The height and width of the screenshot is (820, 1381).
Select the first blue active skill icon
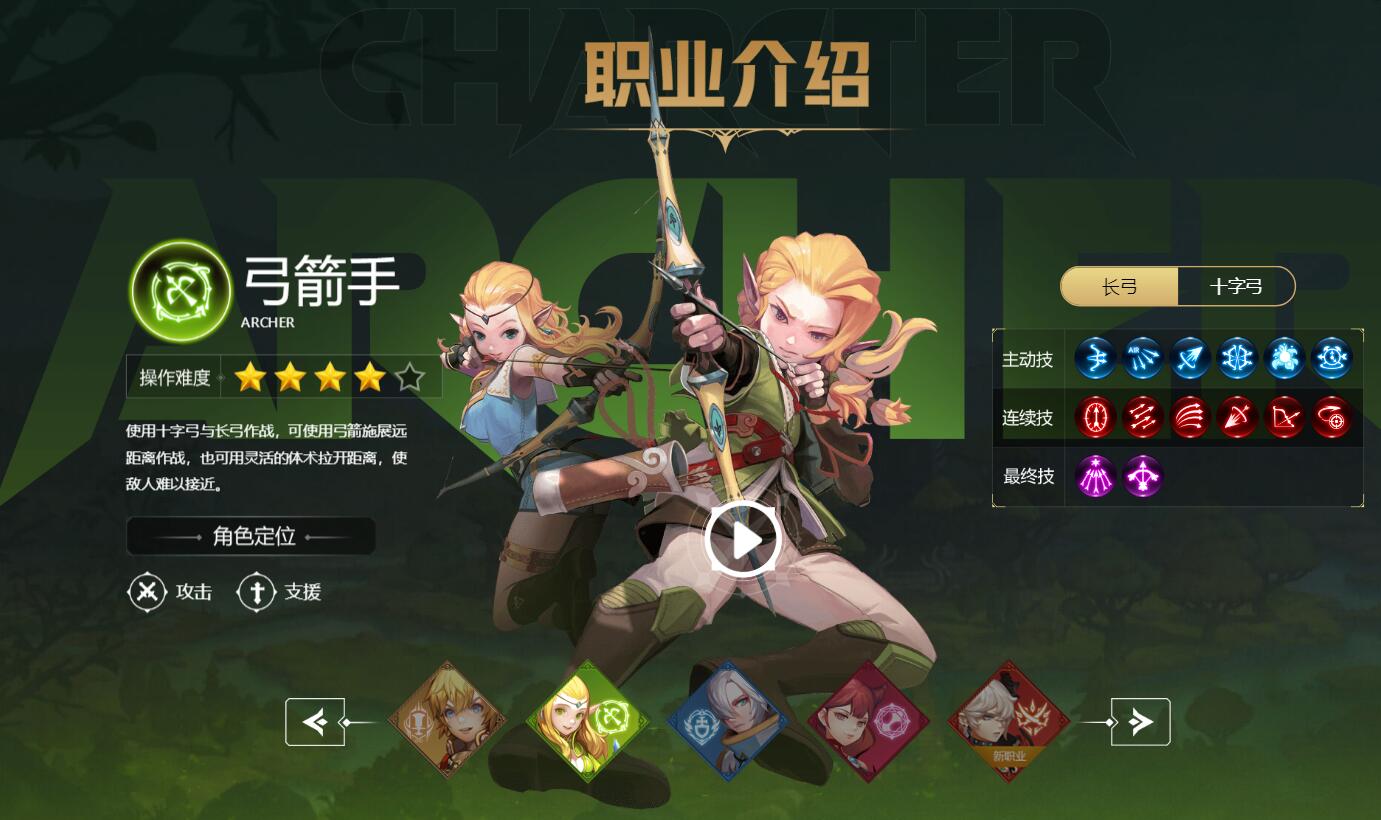[x=1095, y=358]
